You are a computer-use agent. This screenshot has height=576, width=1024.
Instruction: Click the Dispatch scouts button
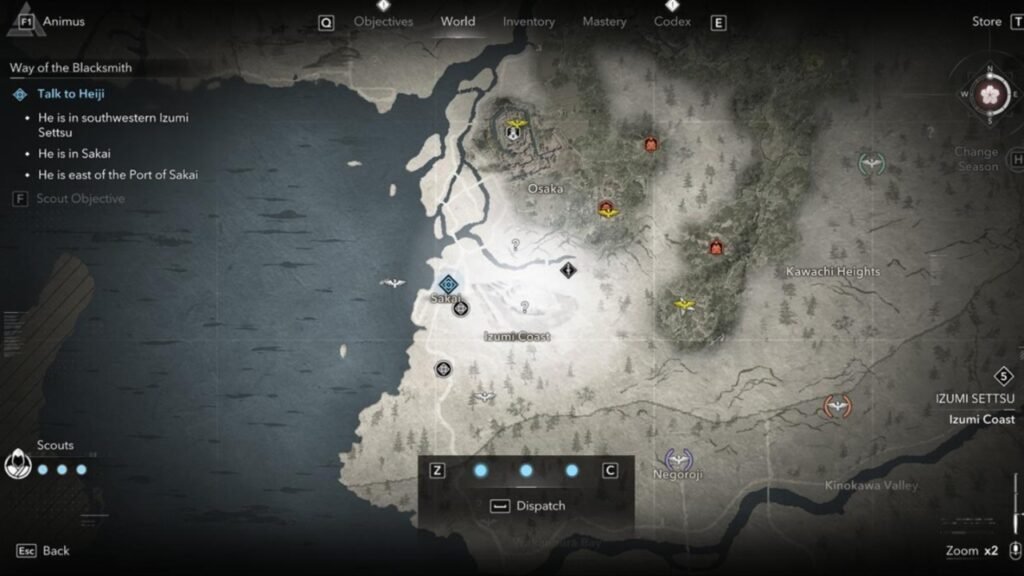(527, 506)
